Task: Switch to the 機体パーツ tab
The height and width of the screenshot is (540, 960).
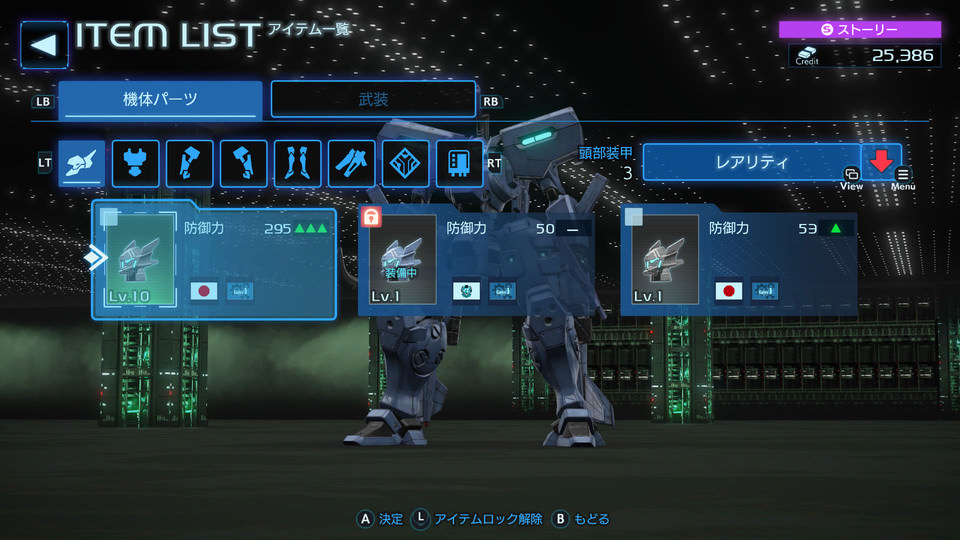Action: click(x=160, y=100)
